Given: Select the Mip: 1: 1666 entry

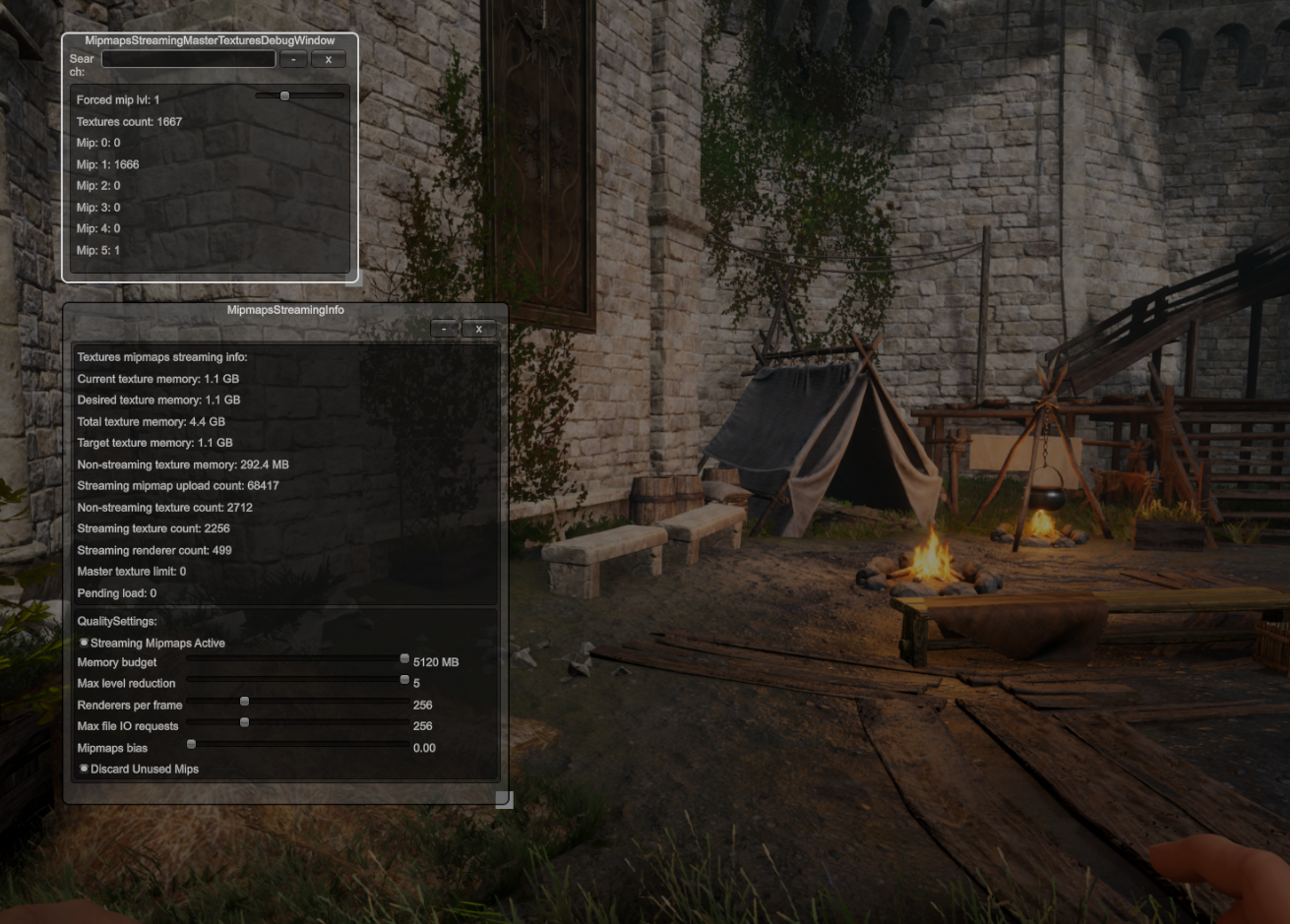Looking at the screenshot, I should [108, 164].
